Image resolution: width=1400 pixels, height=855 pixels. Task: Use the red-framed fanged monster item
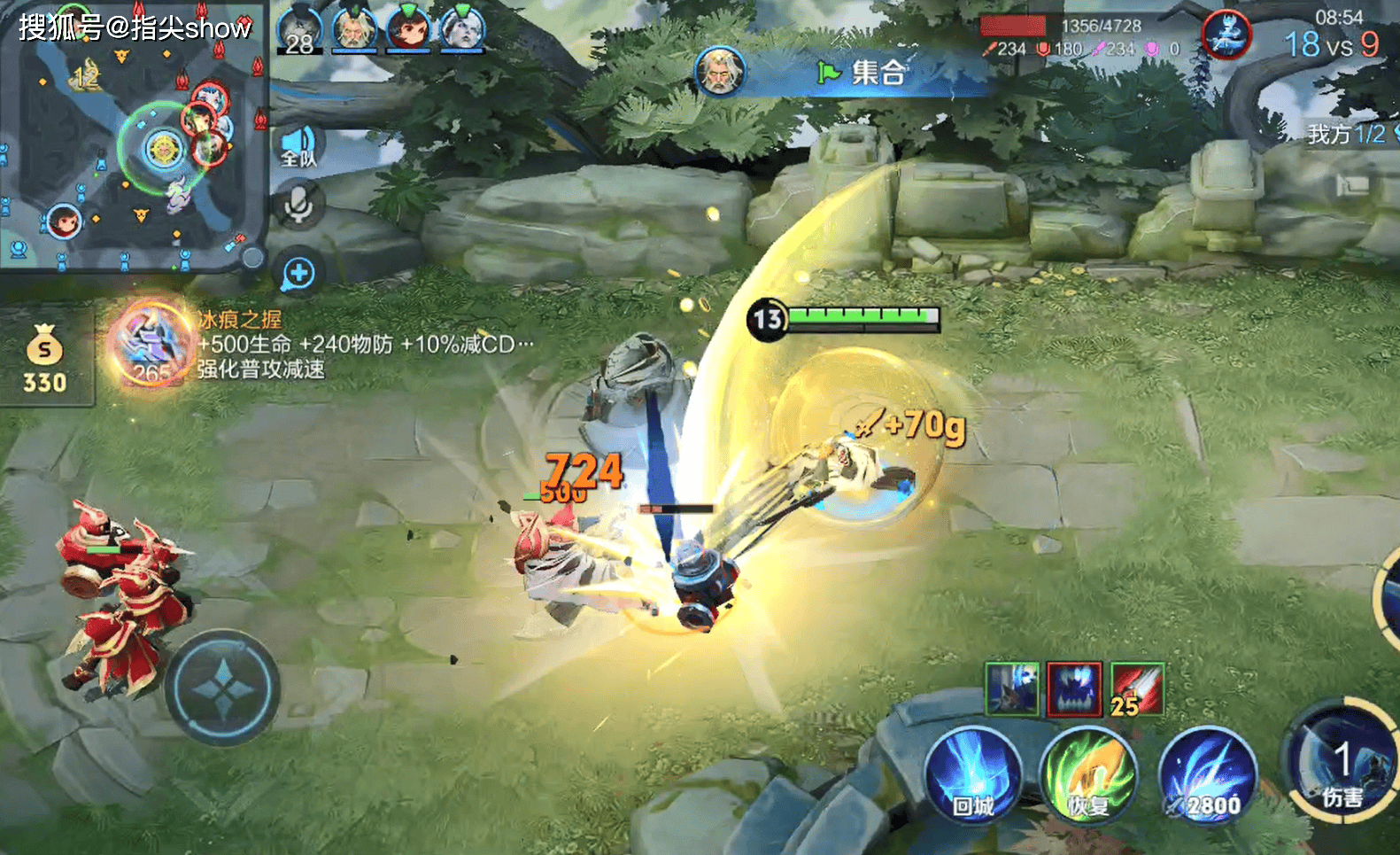tap(1074, 688)
